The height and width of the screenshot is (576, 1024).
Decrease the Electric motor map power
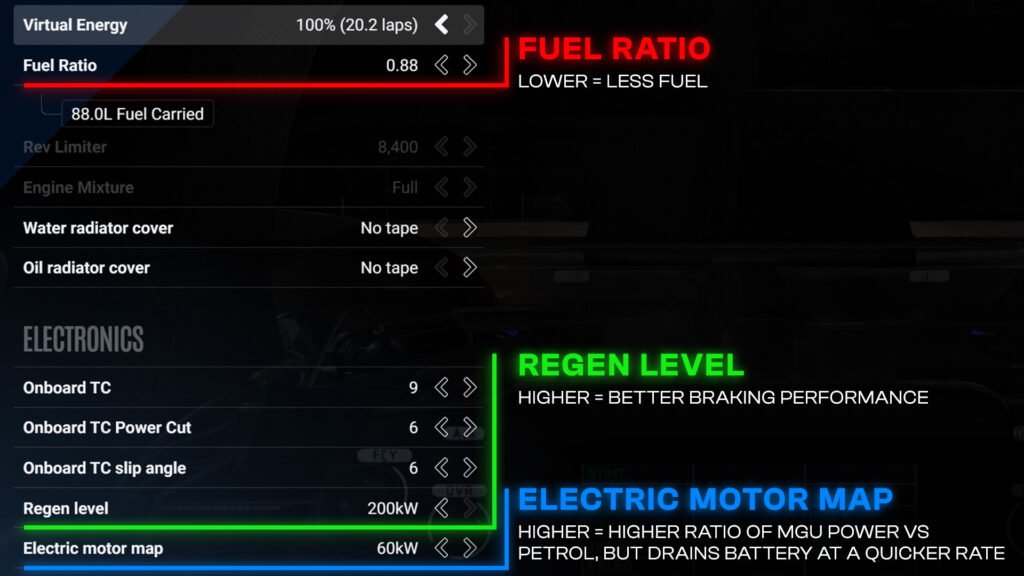pos(441,548)
